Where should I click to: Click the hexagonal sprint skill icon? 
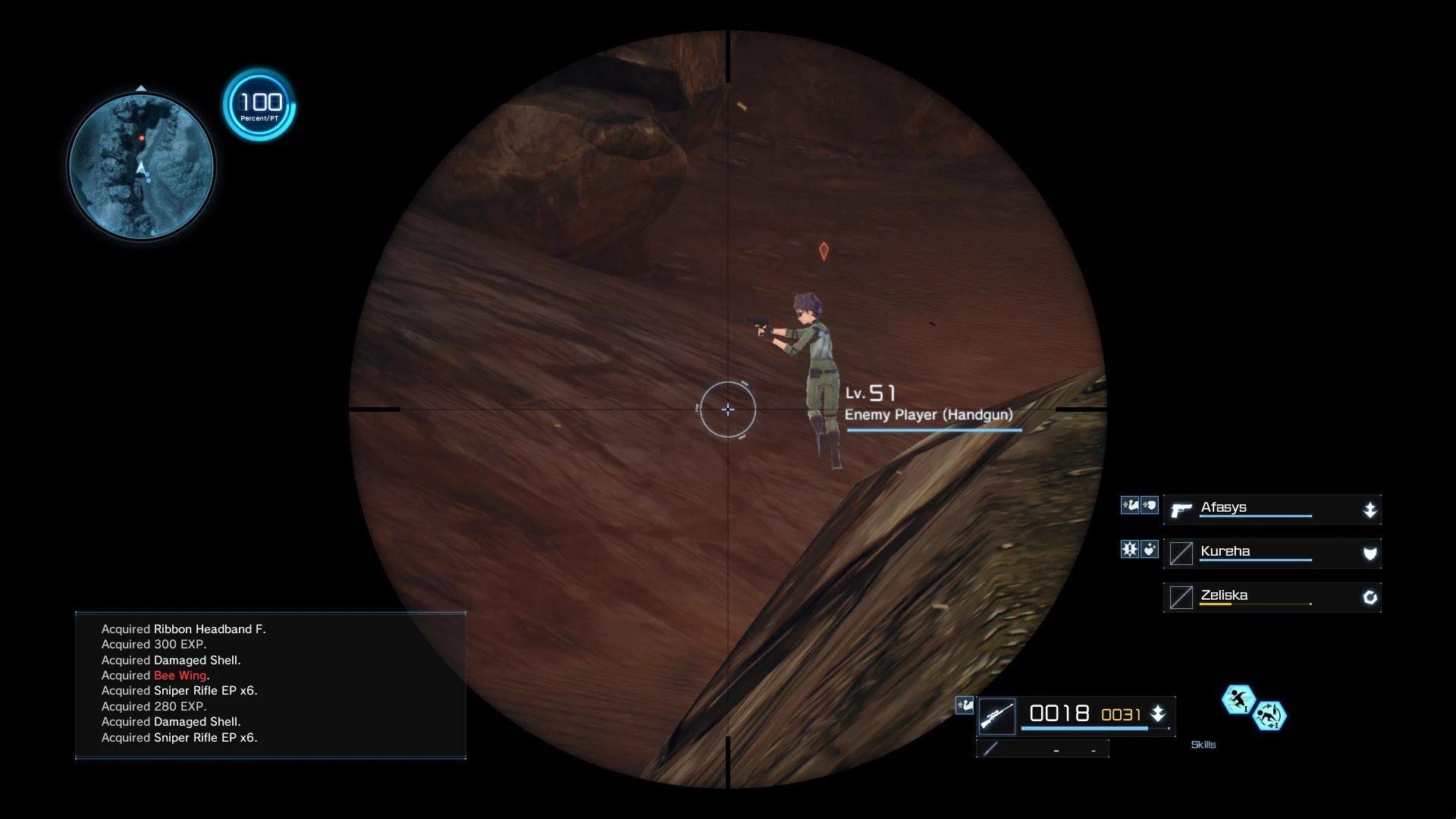pyautogui.click(x=1238, y=701)
